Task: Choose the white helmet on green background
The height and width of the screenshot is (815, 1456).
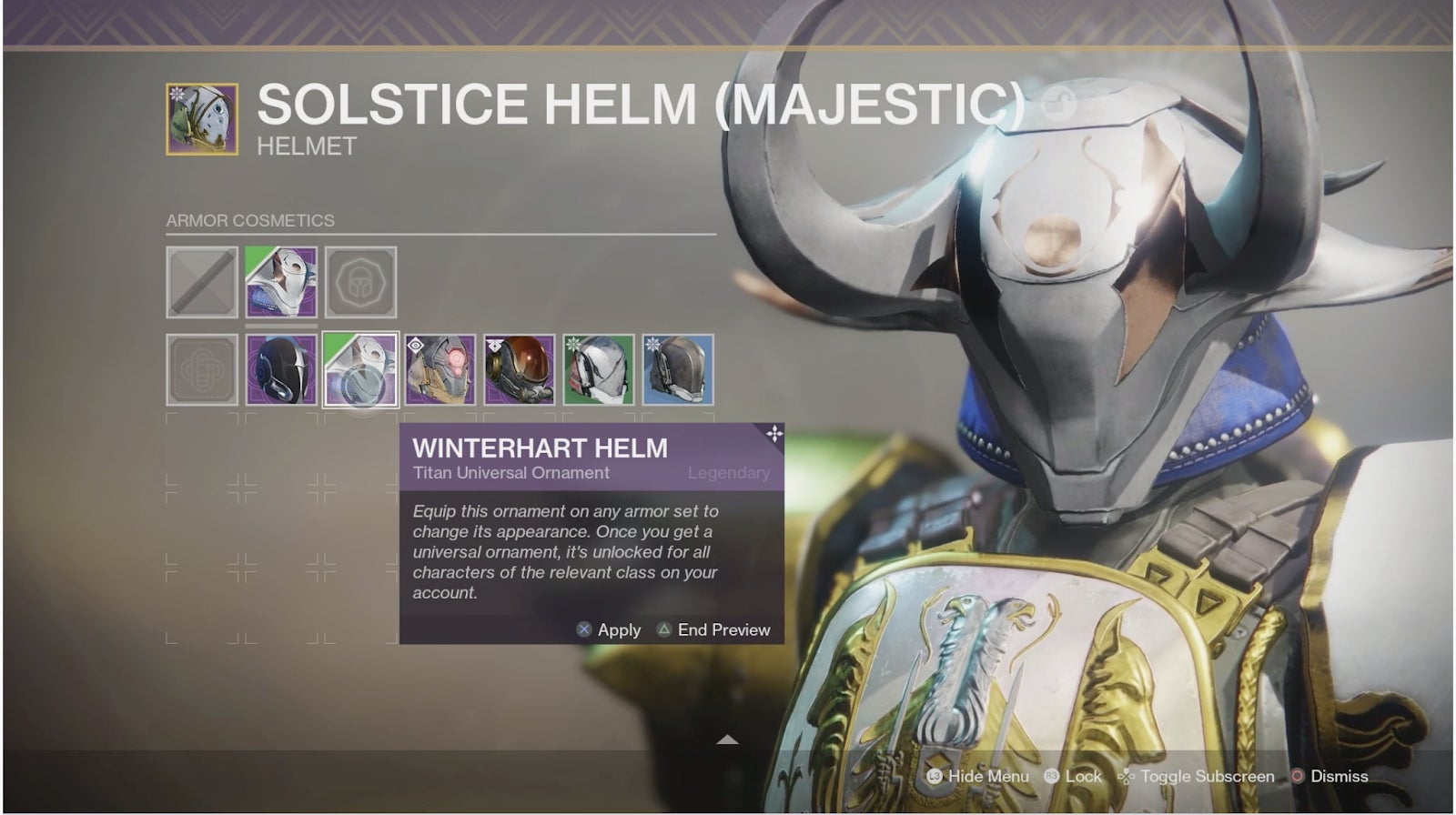Action: 598,369
